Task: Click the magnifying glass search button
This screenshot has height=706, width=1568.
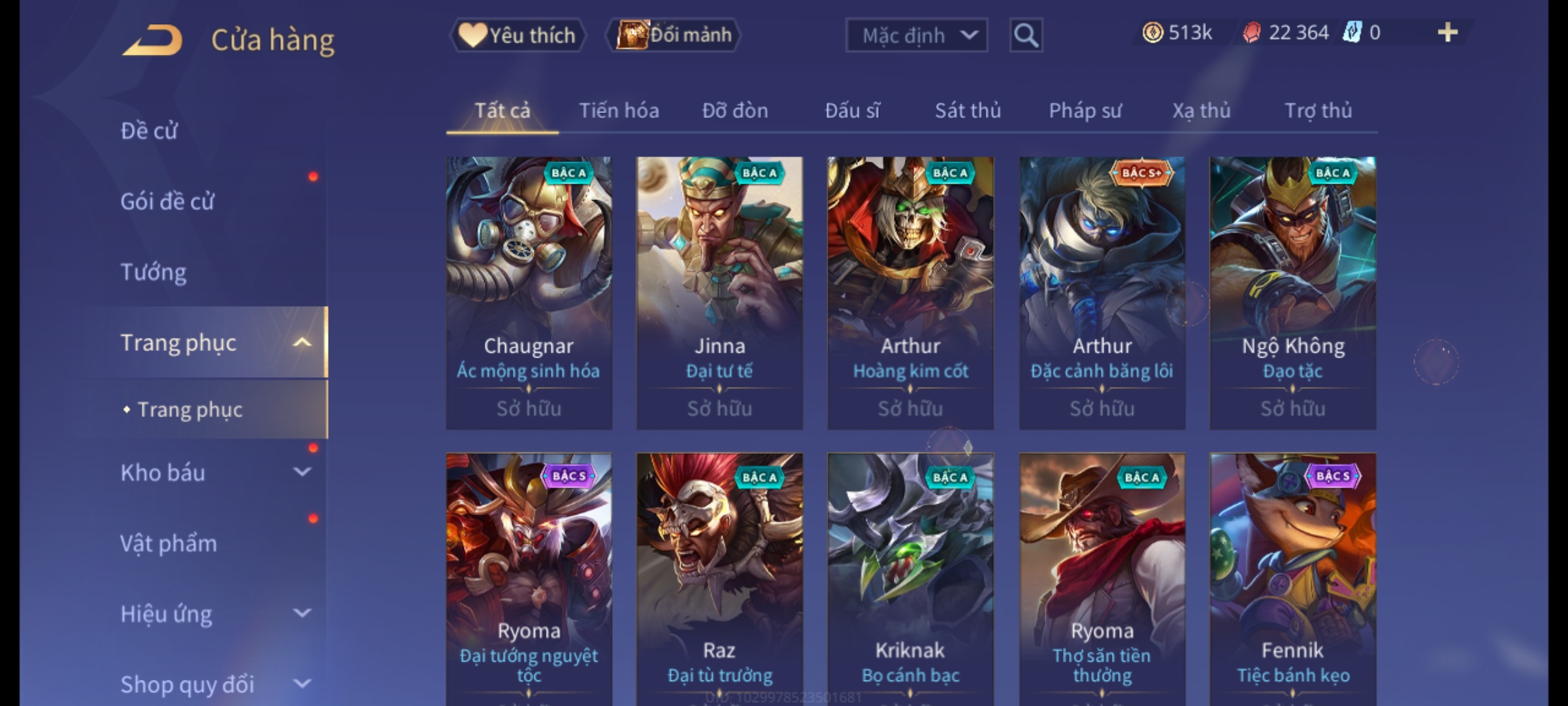Action: point(1026,35)
